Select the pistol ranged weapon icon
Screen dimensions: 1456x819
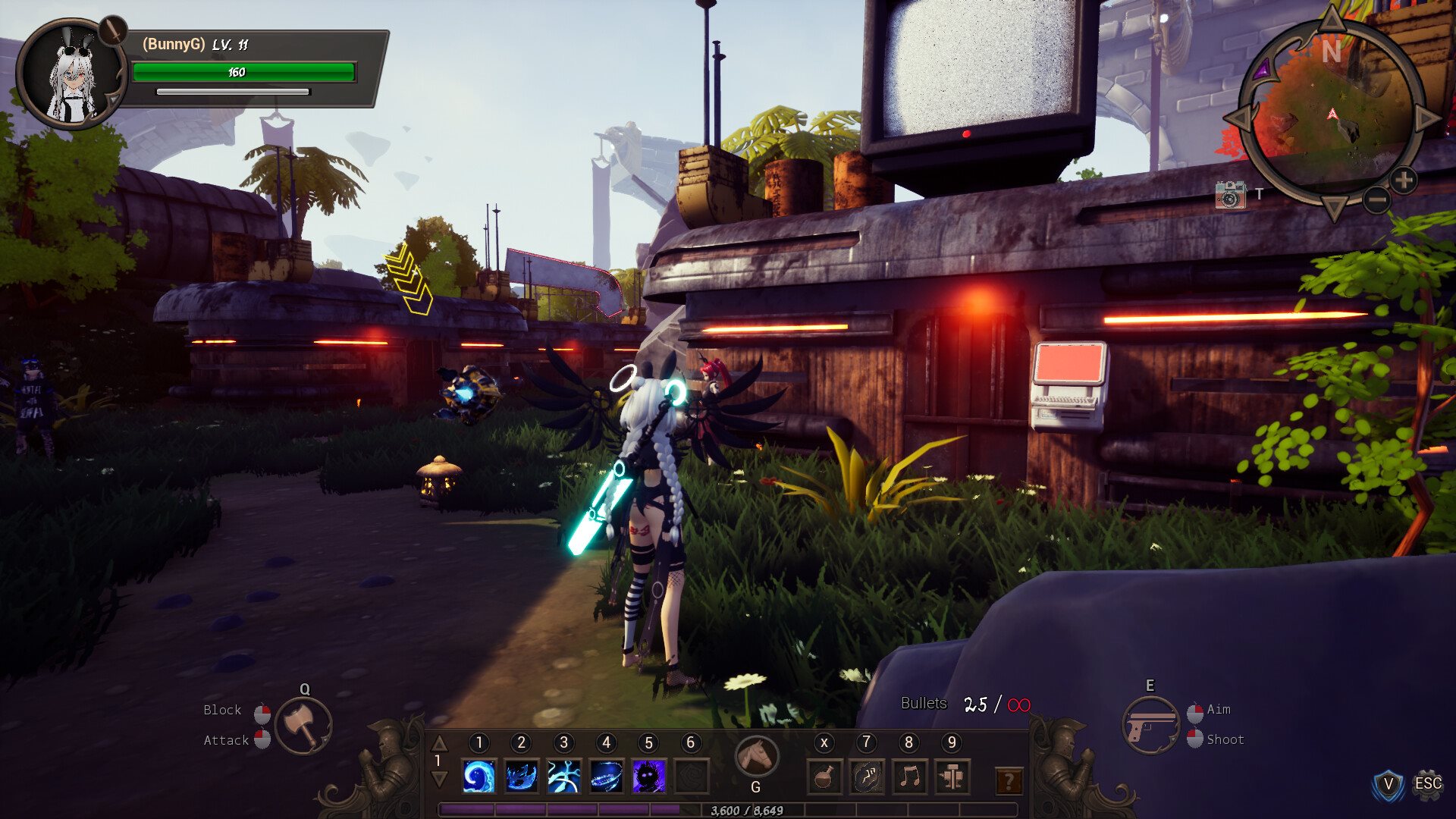pyautogui.click(x=1150, y=726)
